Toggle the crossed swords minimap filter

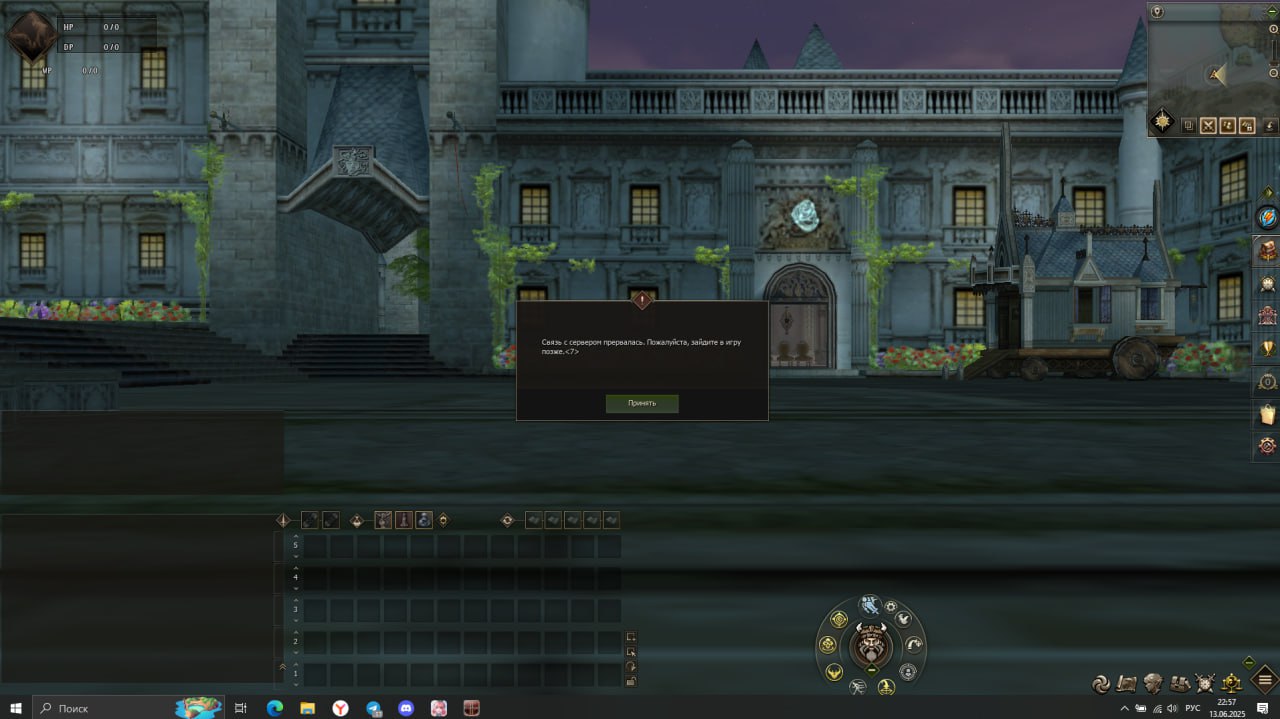pos(1208,126)
